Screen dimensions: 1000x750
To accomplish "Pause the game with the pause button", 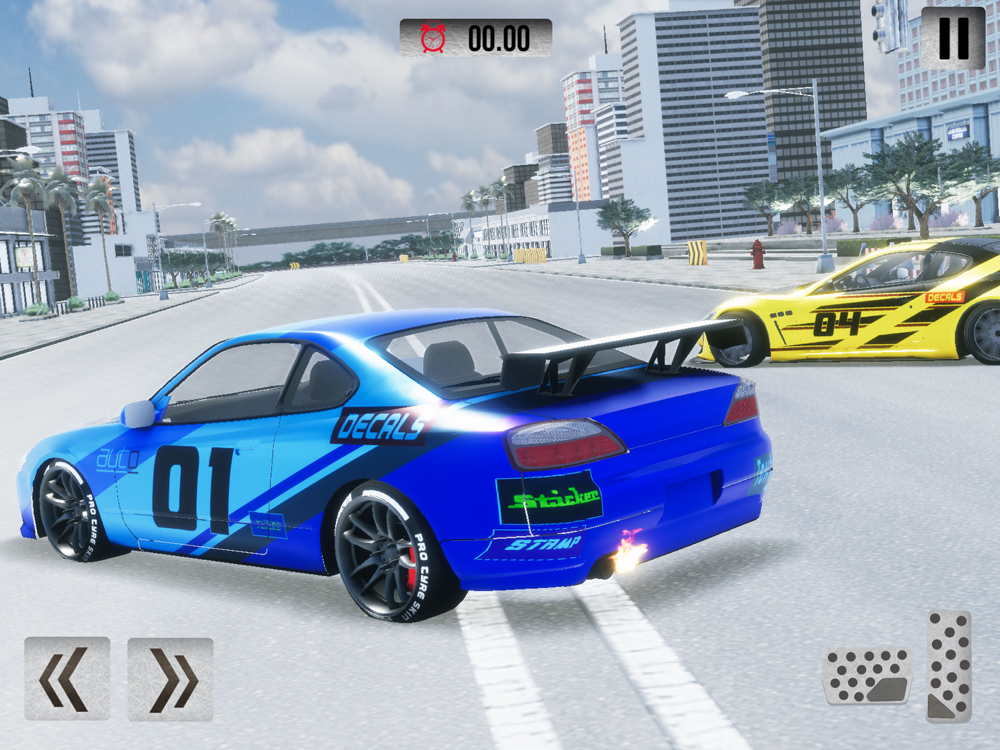I will 953,38.
